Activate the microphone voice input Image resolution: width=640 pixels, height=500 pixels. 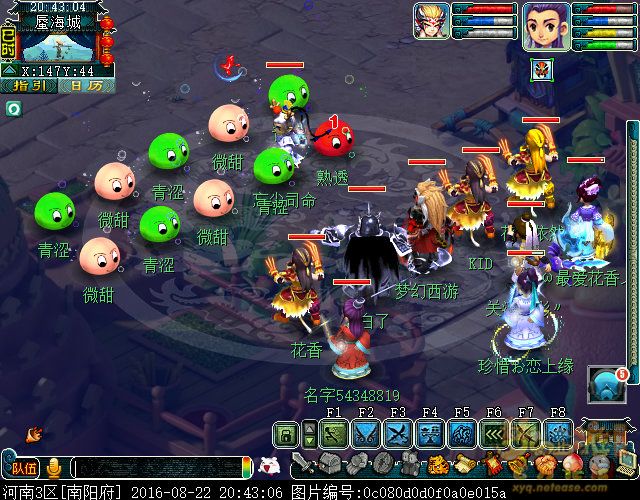(54, 467)
